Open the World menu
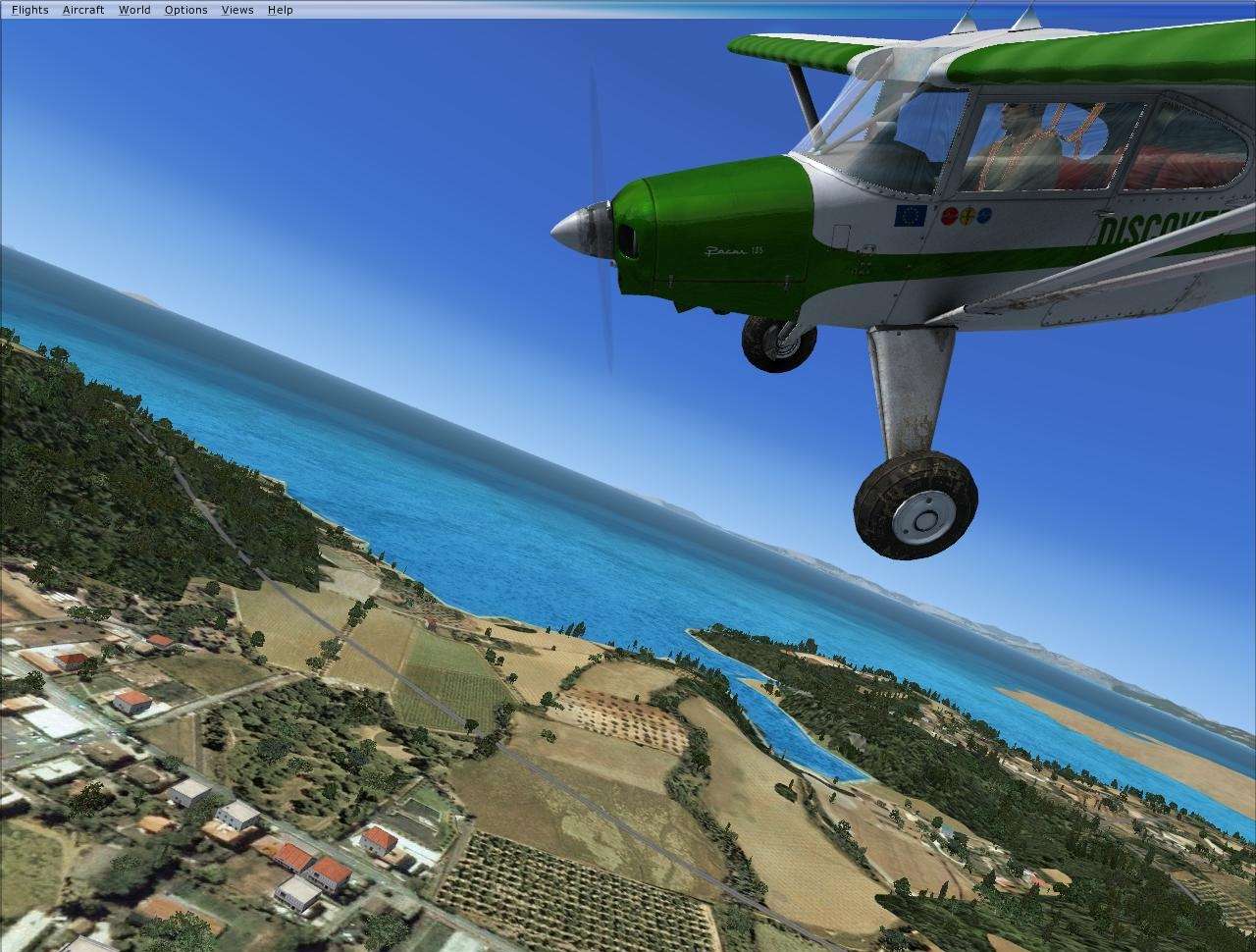 click(133, 9)
